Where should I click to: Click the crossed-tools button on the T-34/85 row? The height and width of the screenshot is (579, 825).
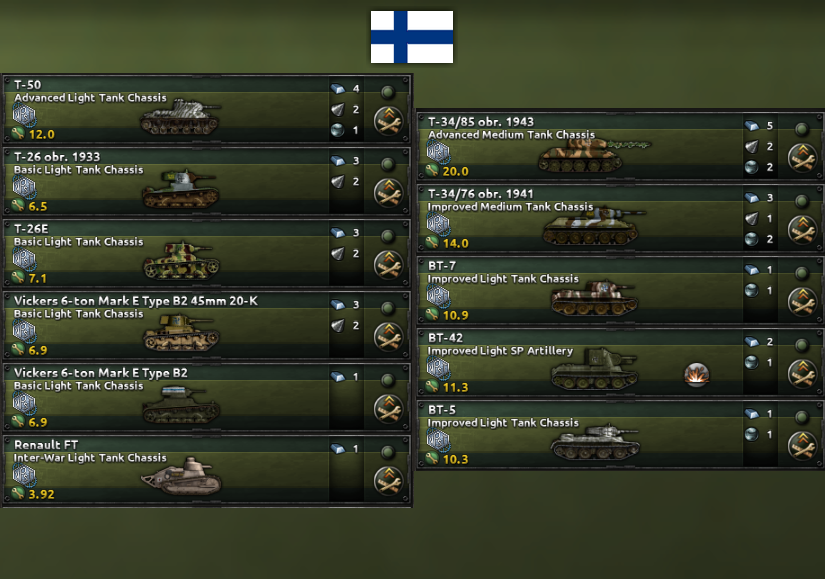(802, 158)
